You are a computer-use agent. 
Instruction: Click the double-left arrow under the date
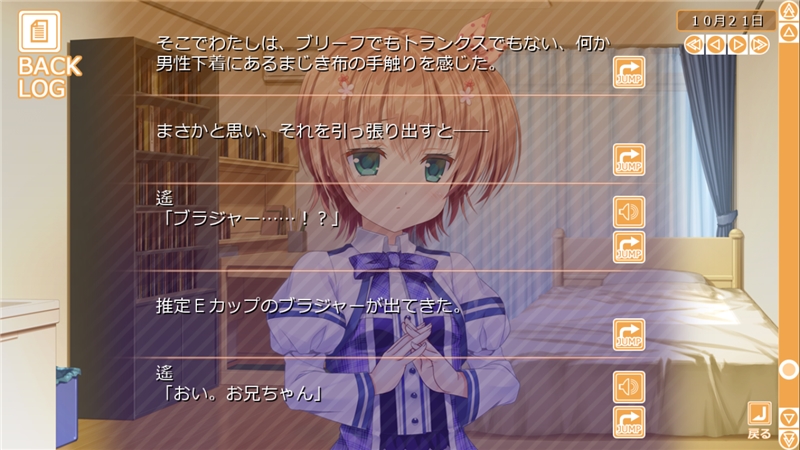point(692,44)
